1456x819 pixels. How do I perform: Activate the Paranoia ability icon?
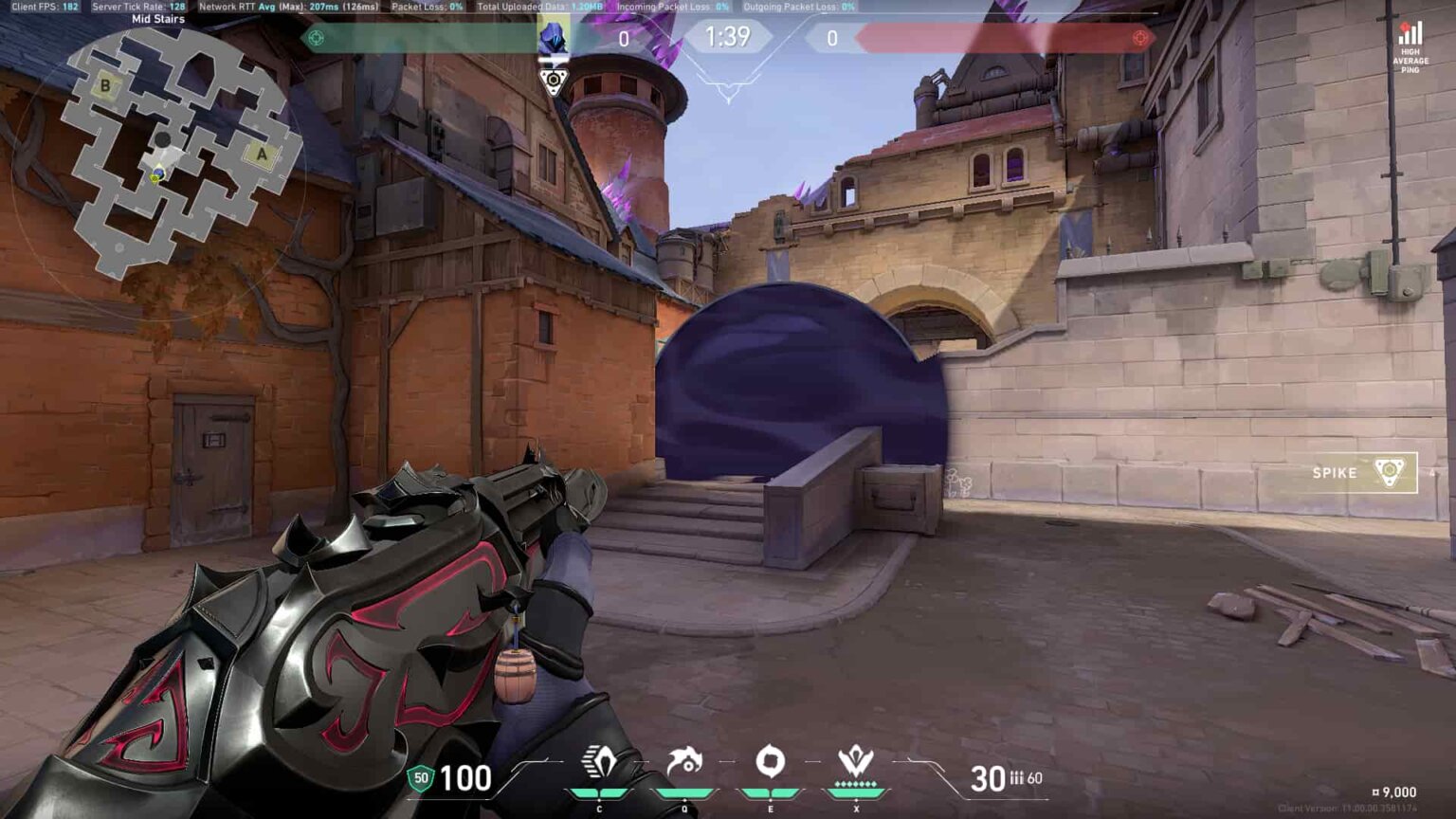tap(684, 761)
